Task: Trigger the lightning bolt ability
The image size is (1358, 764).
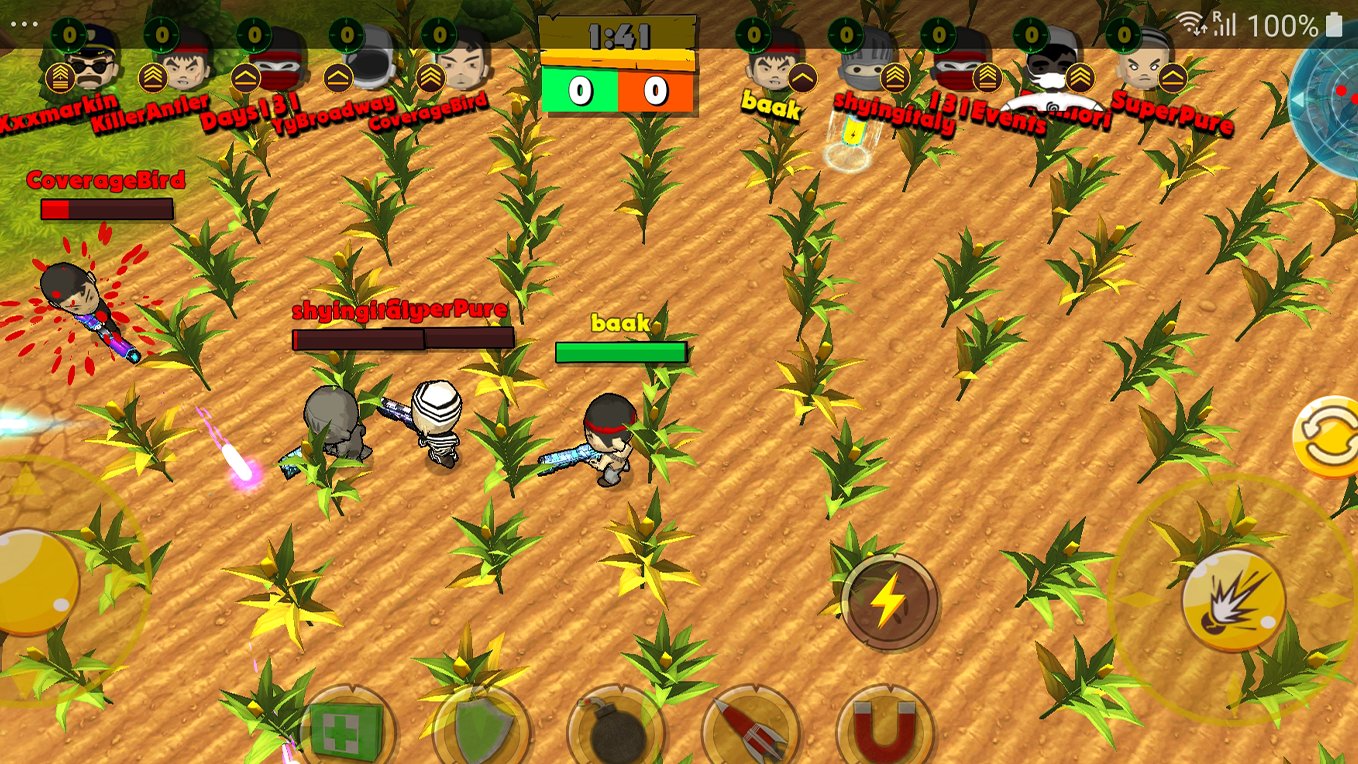Action: pyautogui.click(x=888, y=602)
